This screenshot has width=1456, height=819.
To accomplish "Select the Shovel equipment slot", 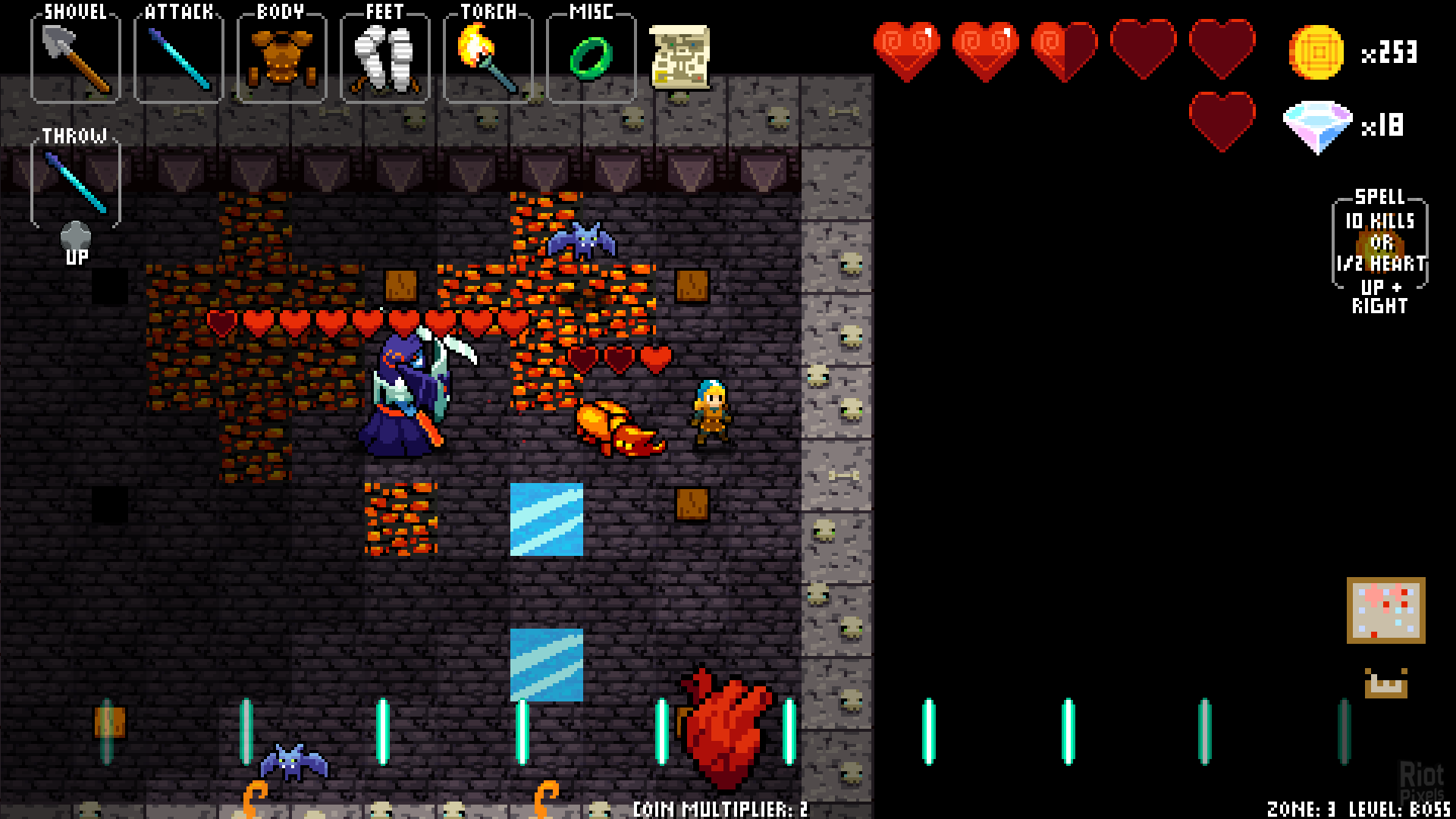I will click(76, 59).
